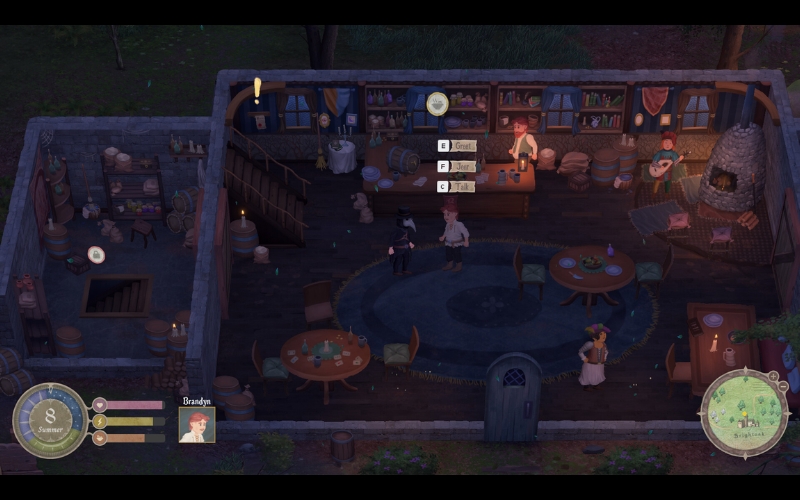Pick the Talk interaction option

point(462,186)
